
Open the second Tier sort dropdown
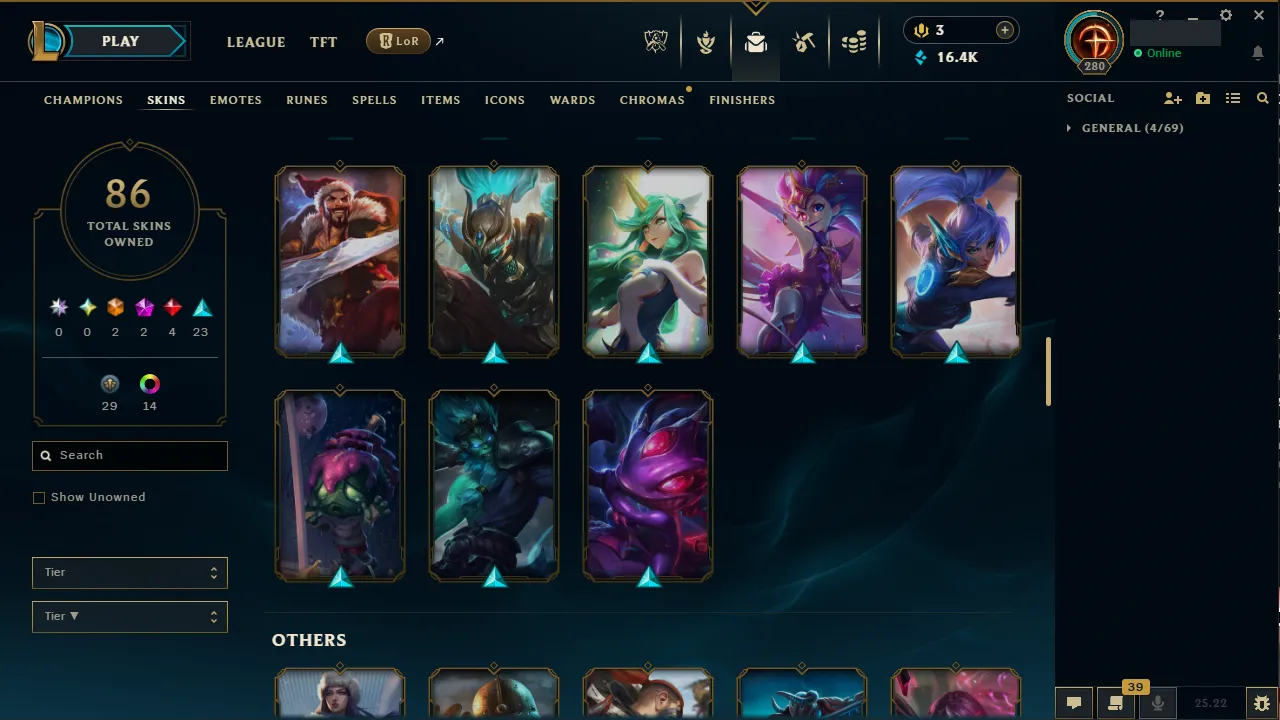129,616
